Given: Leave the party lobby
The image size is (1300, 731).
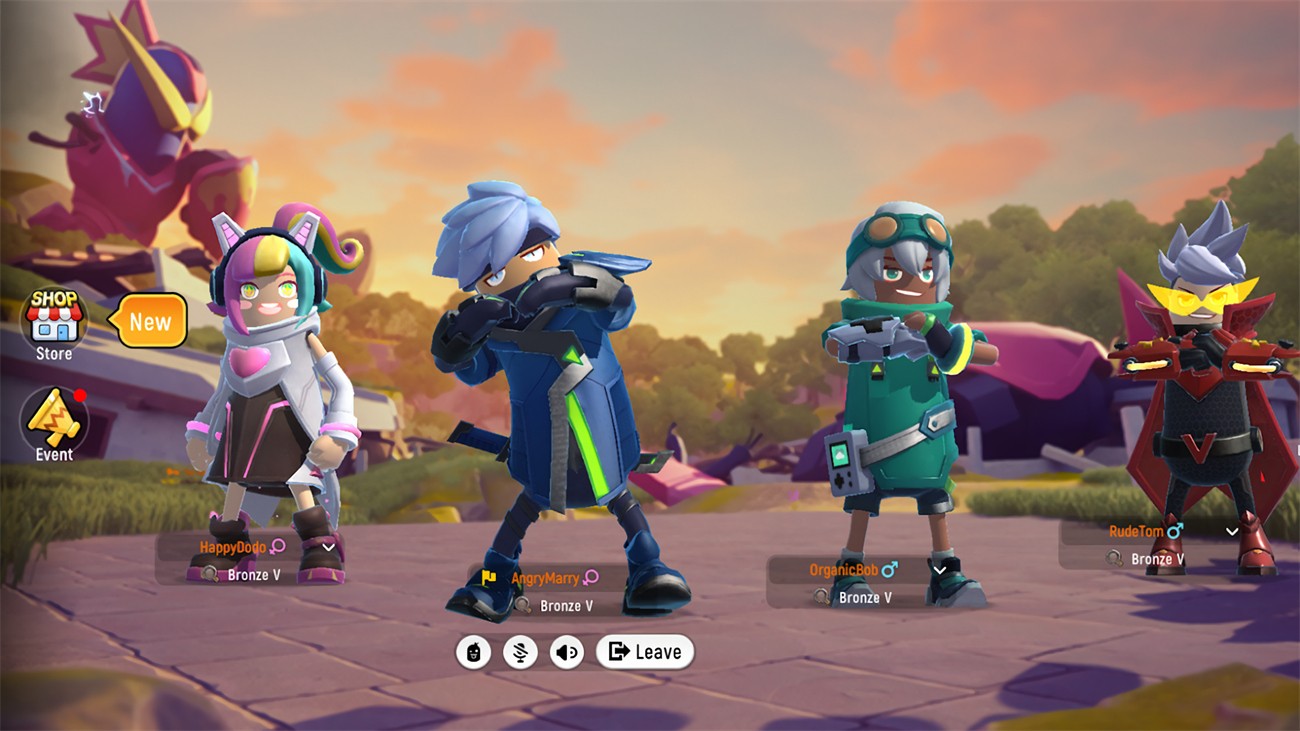Looking at the screenshot, I should [645, 652].
